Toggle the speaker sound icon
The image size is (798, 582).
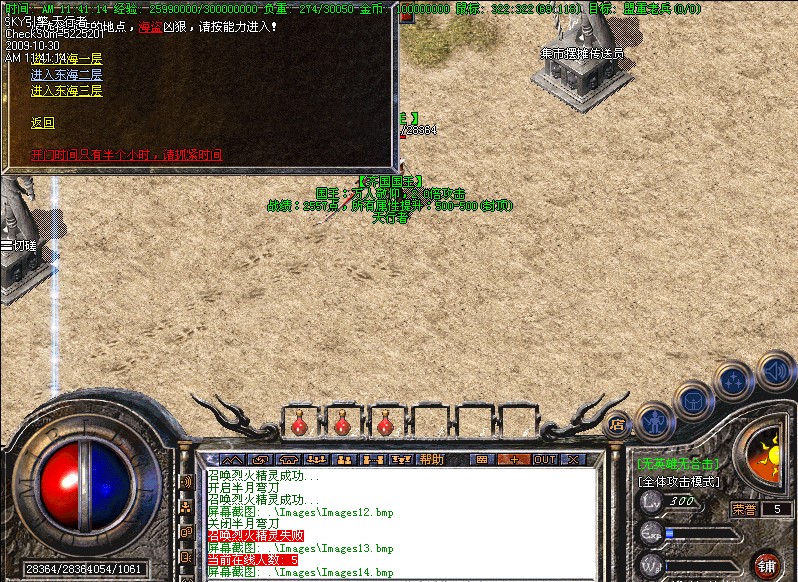(x=775, y=371)
